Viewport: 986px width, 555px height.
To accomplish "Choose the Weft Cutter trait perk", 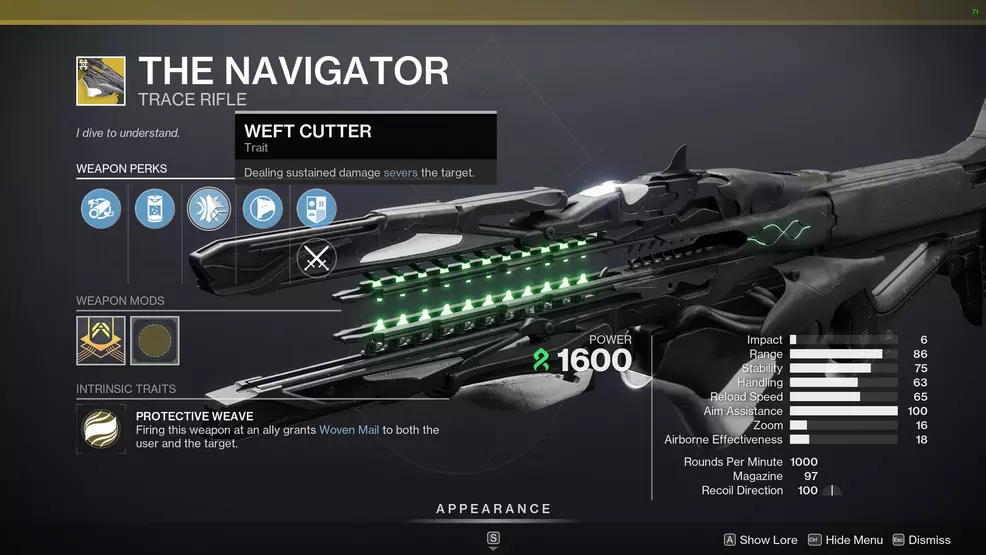I will coord(209,210).
